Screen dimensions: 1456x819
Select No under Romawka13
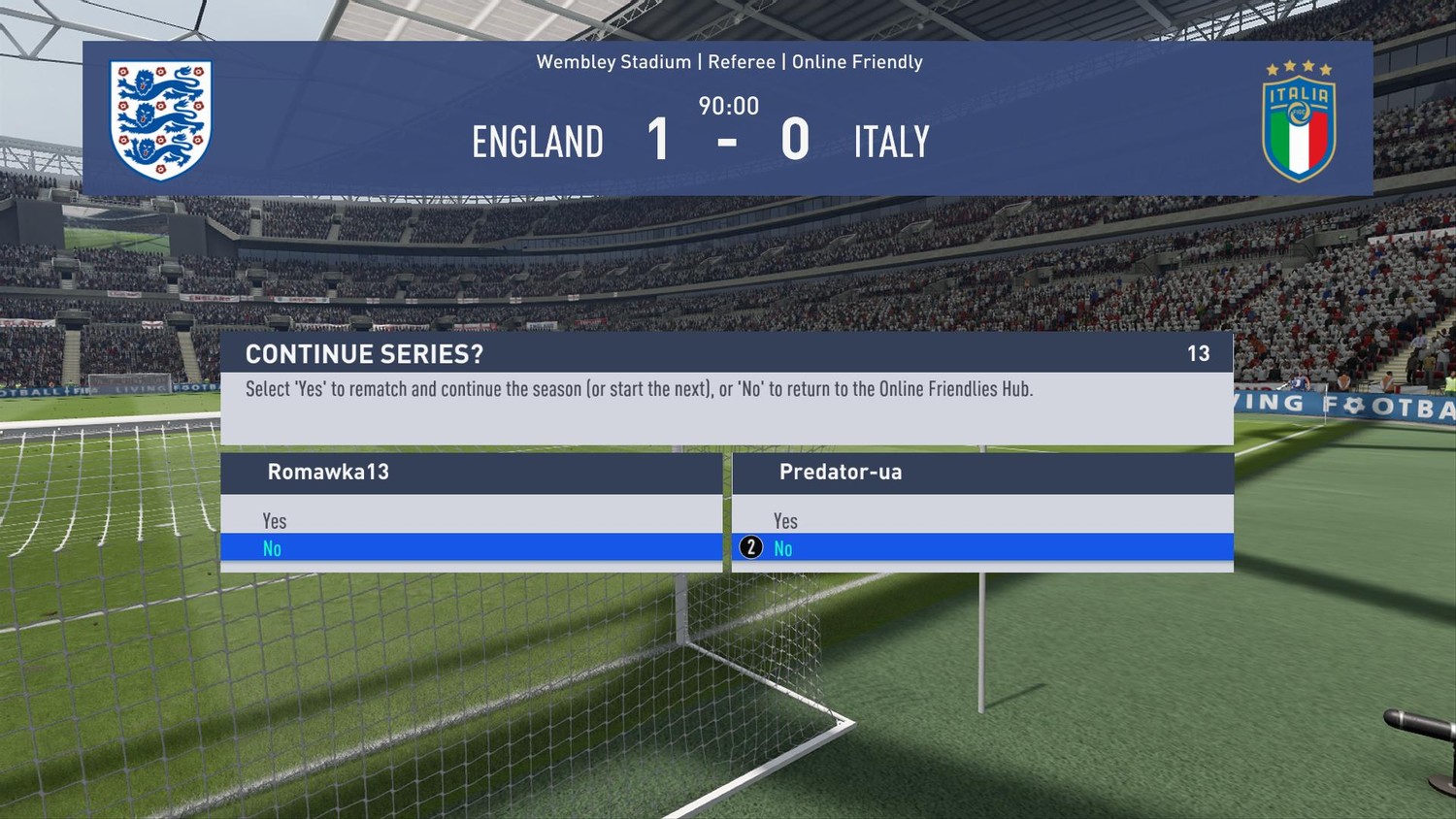pyautogui.click(x=273, y=548)
